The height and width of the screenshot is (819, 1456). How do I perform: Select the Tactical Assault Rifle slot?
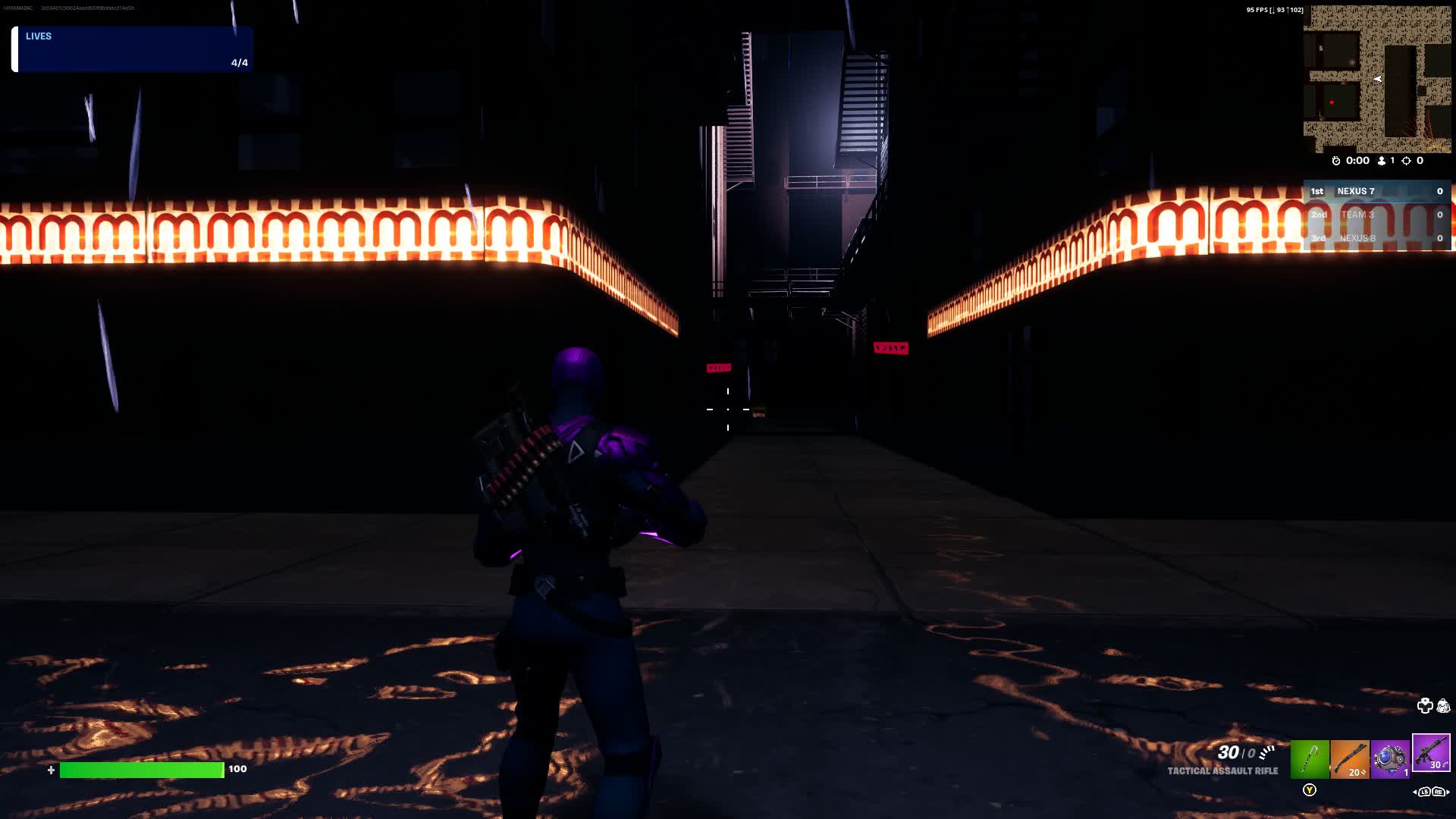tap(1431, 753)
